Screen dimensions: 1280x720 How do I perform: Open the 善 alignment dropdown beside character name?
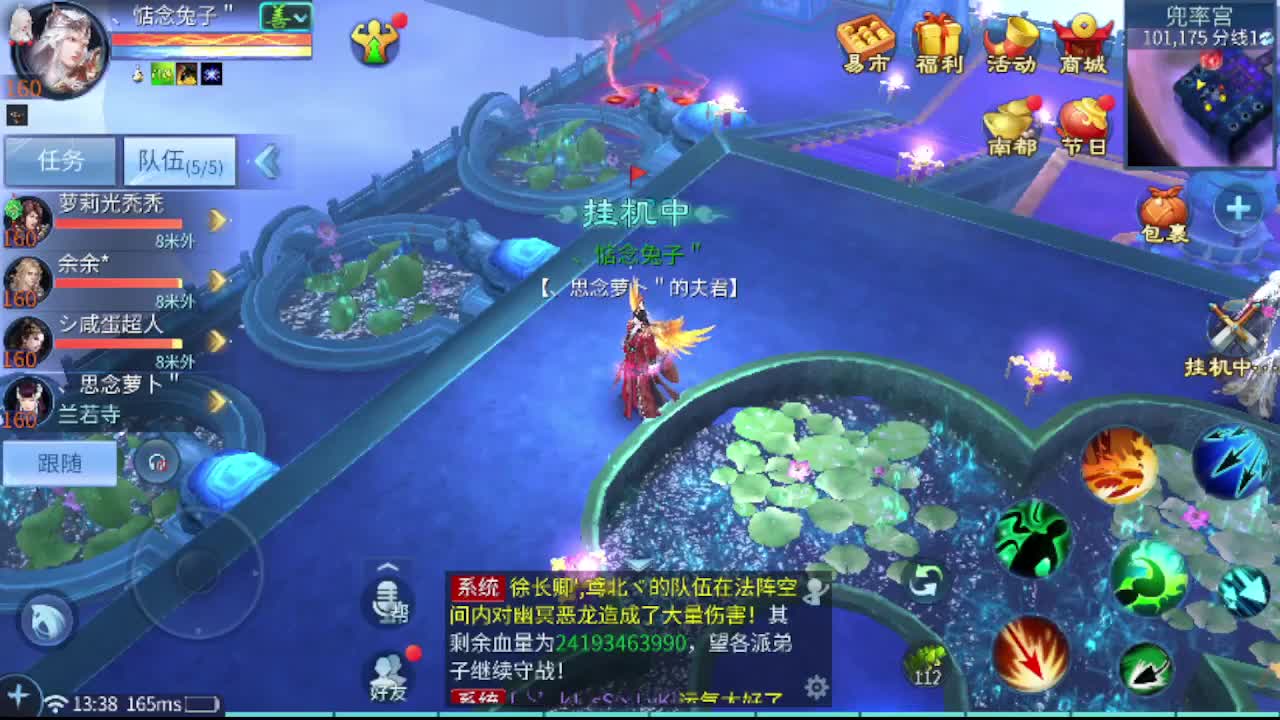[x=288, y=17]
